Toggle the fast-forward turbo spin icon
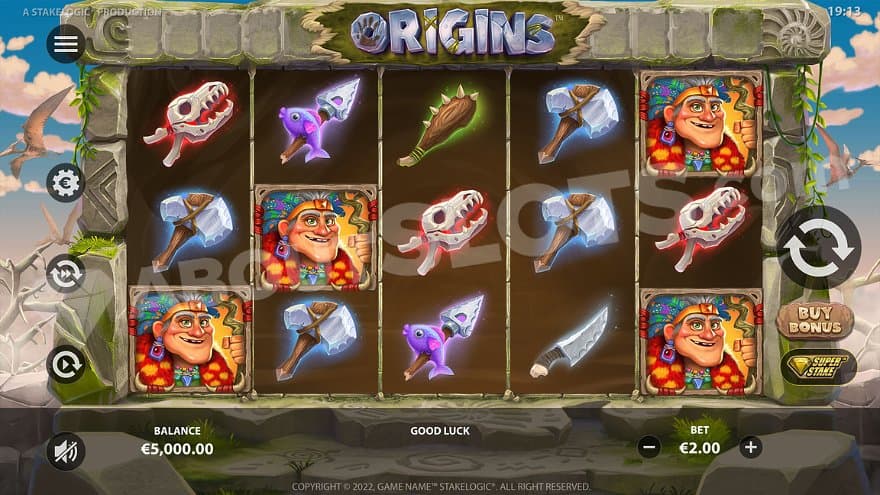880x495 pixels. (65, 273)
